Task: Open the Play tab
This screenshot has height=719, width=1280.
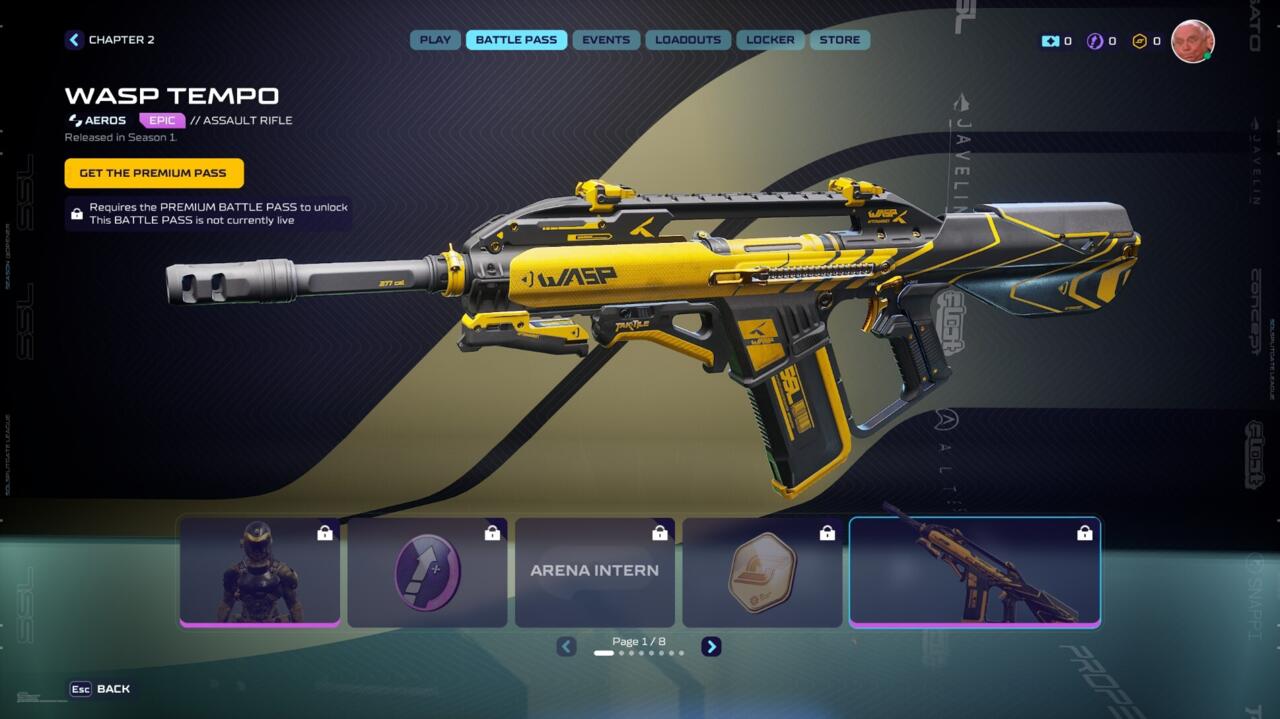Action: (x=435, y=40)
